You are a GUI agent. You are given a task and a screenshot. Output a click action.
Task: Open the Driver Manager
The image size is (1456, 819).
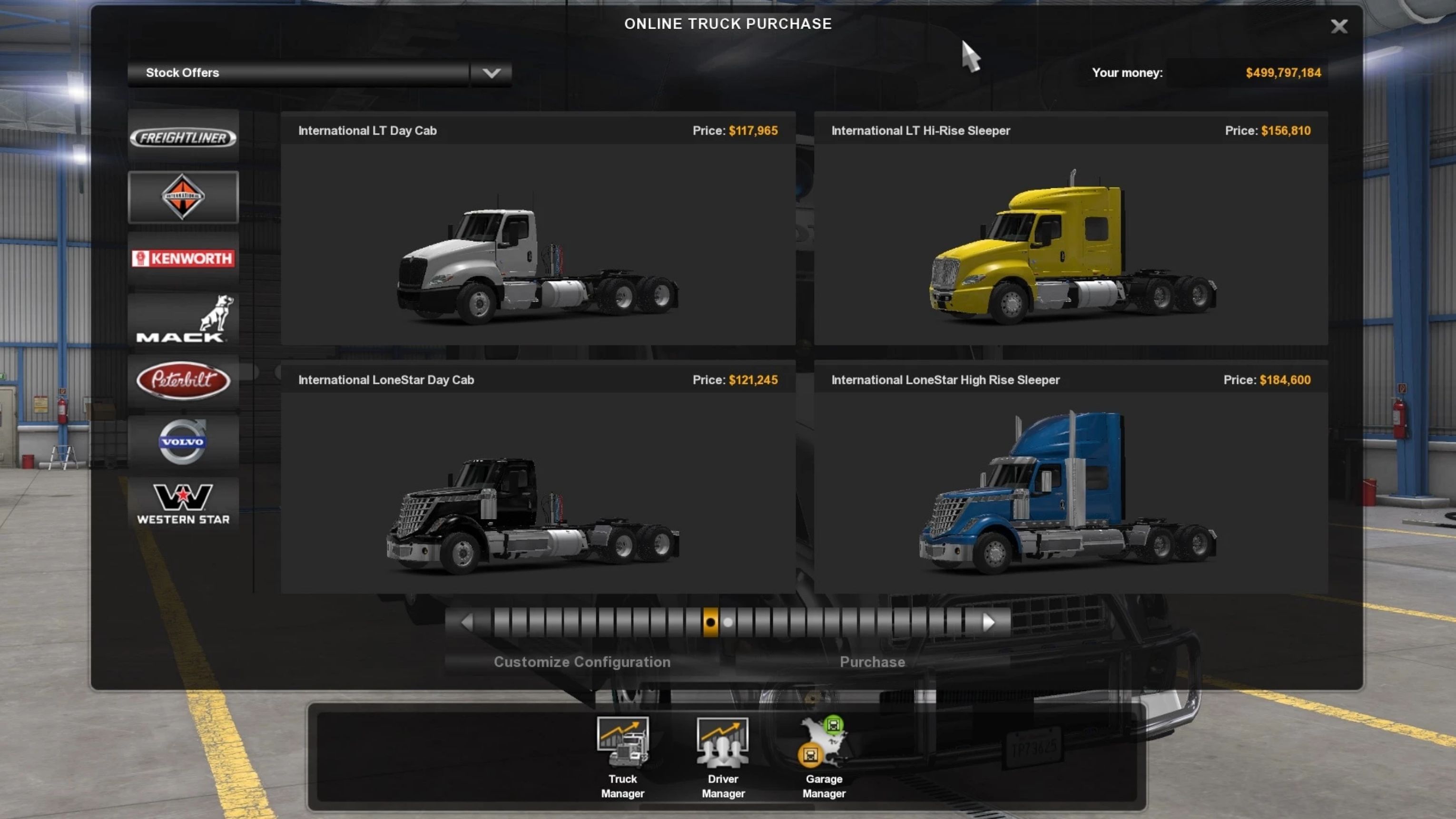(x=723, y=757)
